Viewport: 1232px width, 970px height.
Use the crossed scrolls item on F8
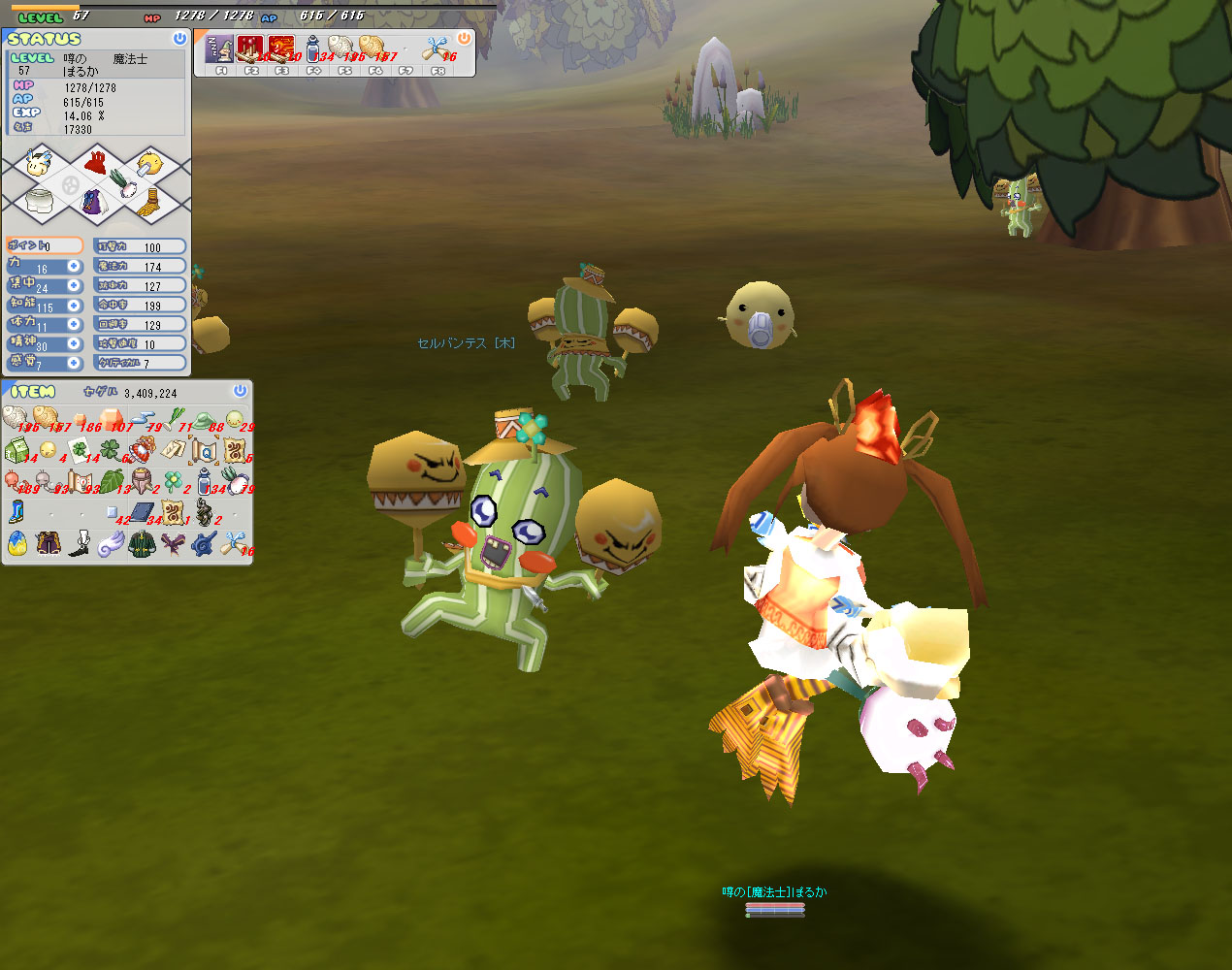pyautogui.click(x=435, y=48)
